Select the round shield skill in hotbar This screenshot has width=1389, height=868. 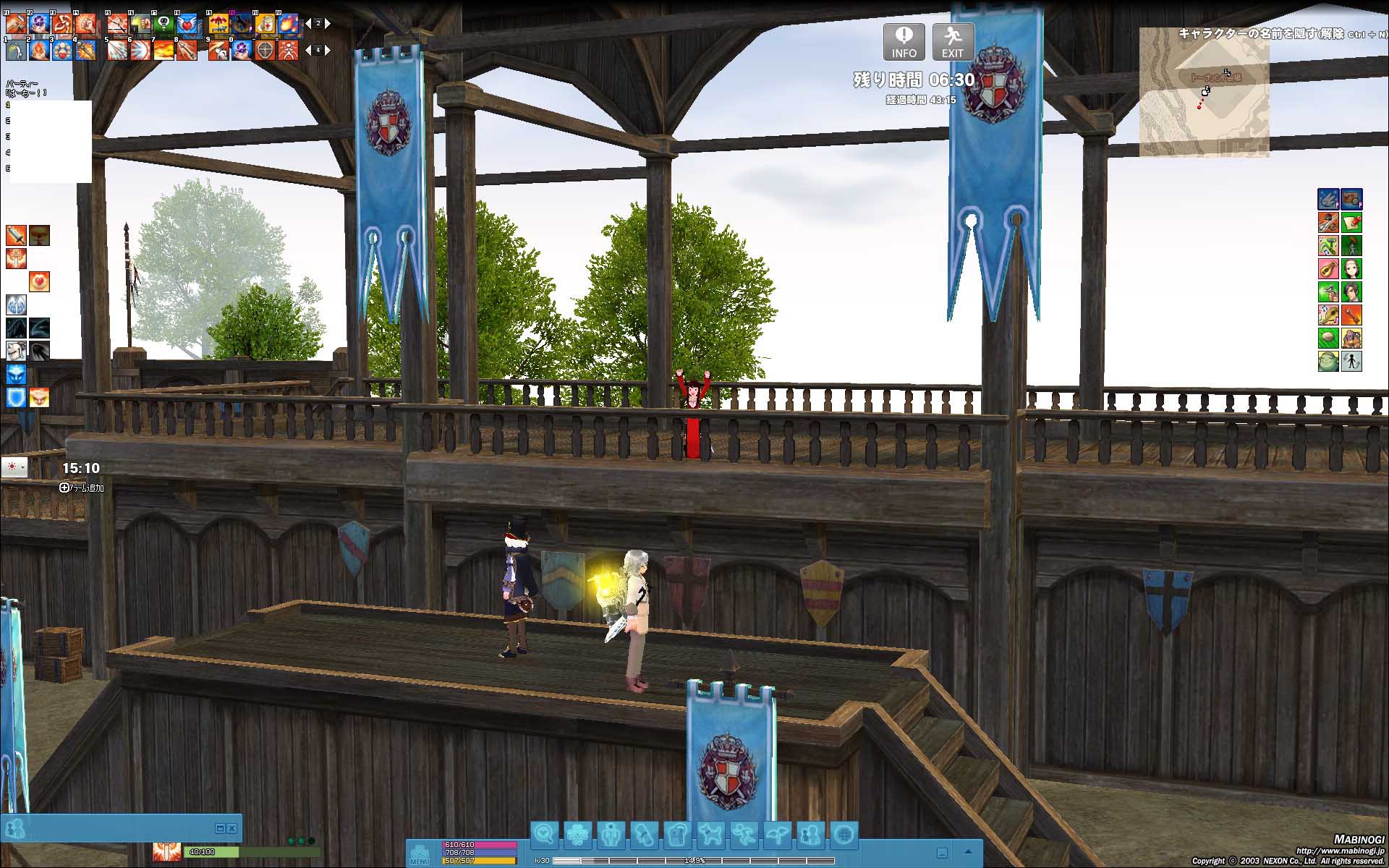(x=266, y=50)
